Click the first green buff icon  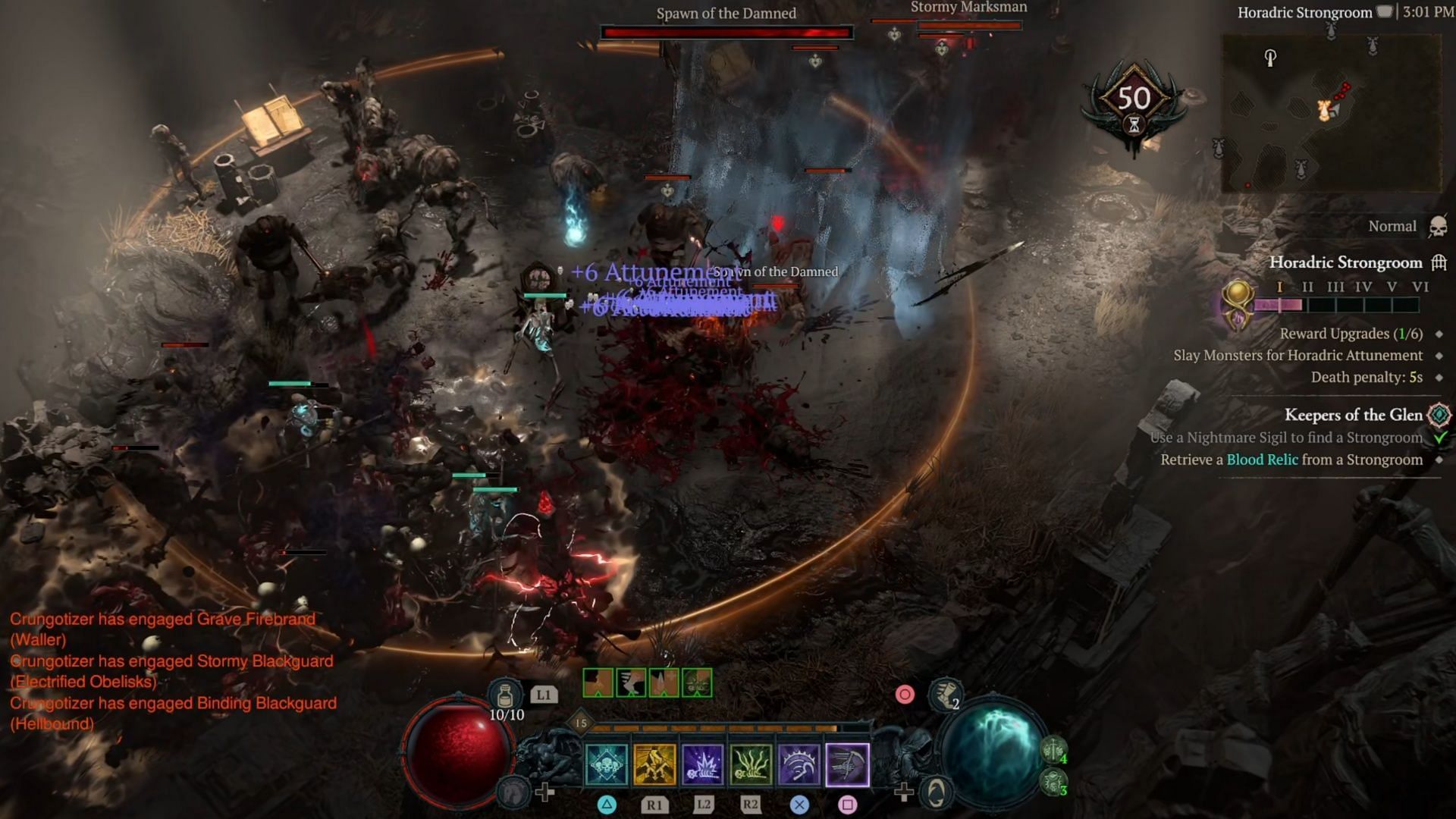click(x=598, y=682)
